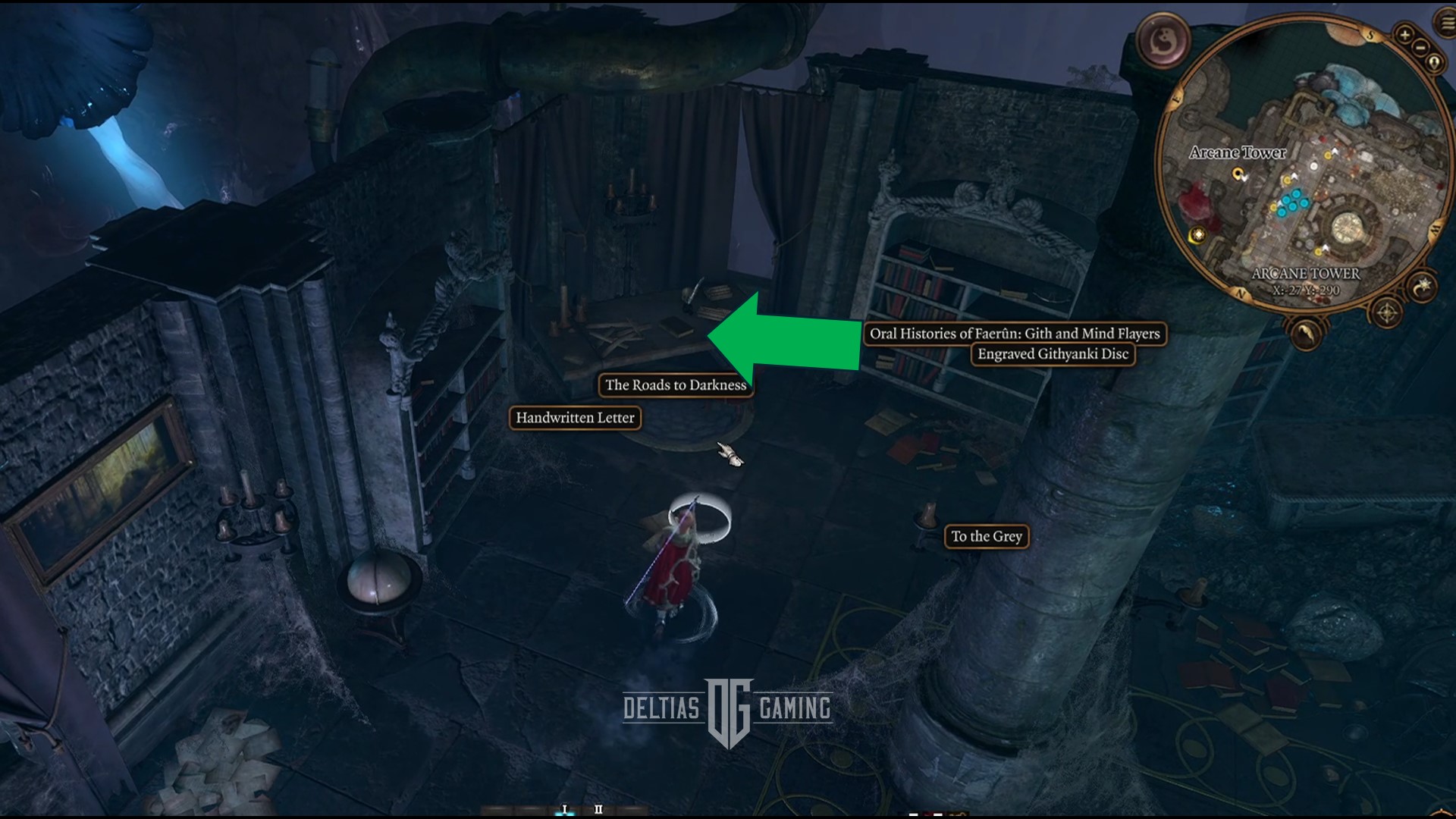Screen dimensions: 1456x819
Task: Open the spiral emblem button beside minimap
Action: click(1163, 41)
